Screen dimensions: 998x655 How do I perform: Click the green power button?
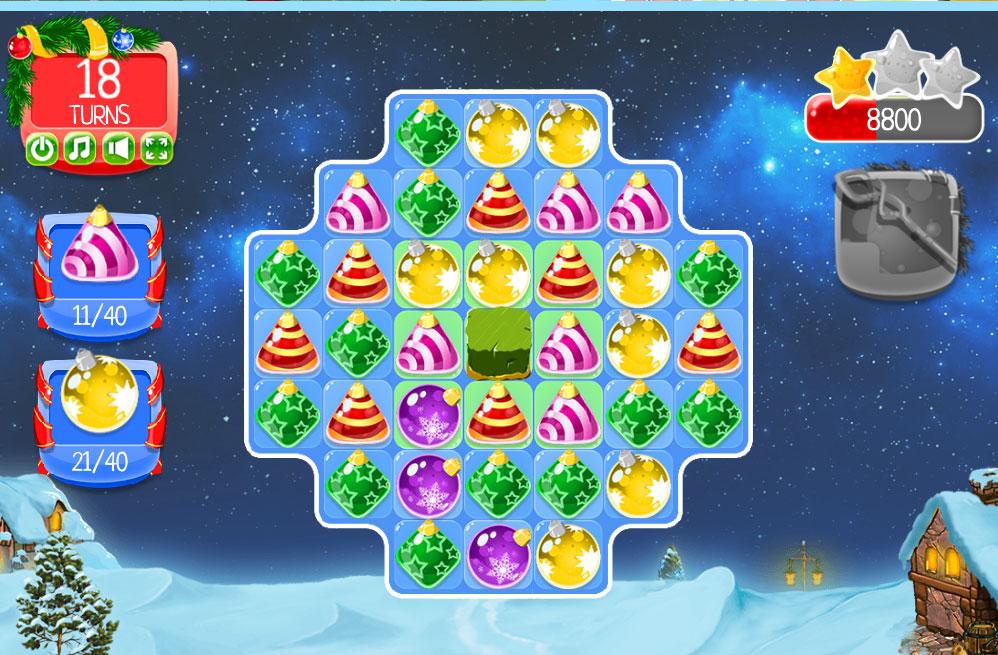pos(41,150)
